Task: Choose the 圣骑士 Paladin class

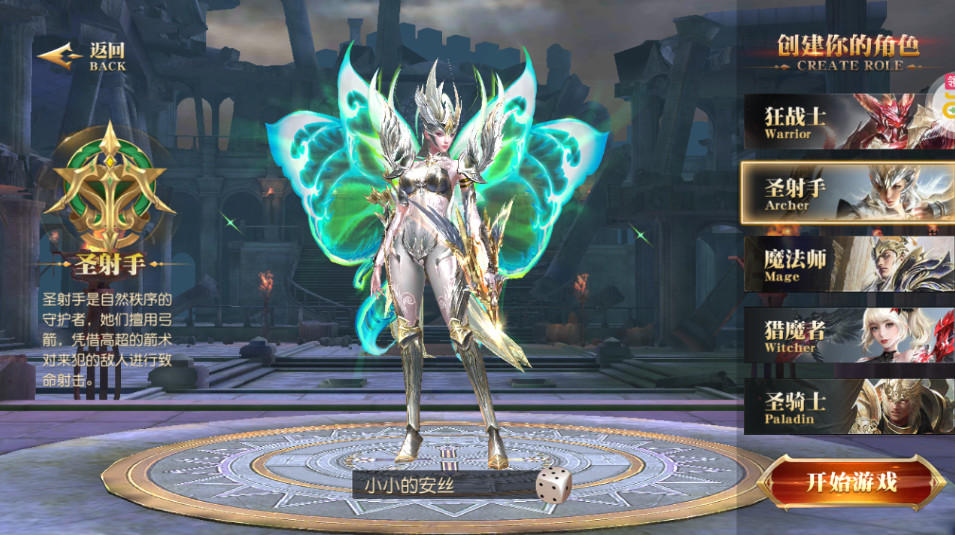Action: (x=845, y=407)
